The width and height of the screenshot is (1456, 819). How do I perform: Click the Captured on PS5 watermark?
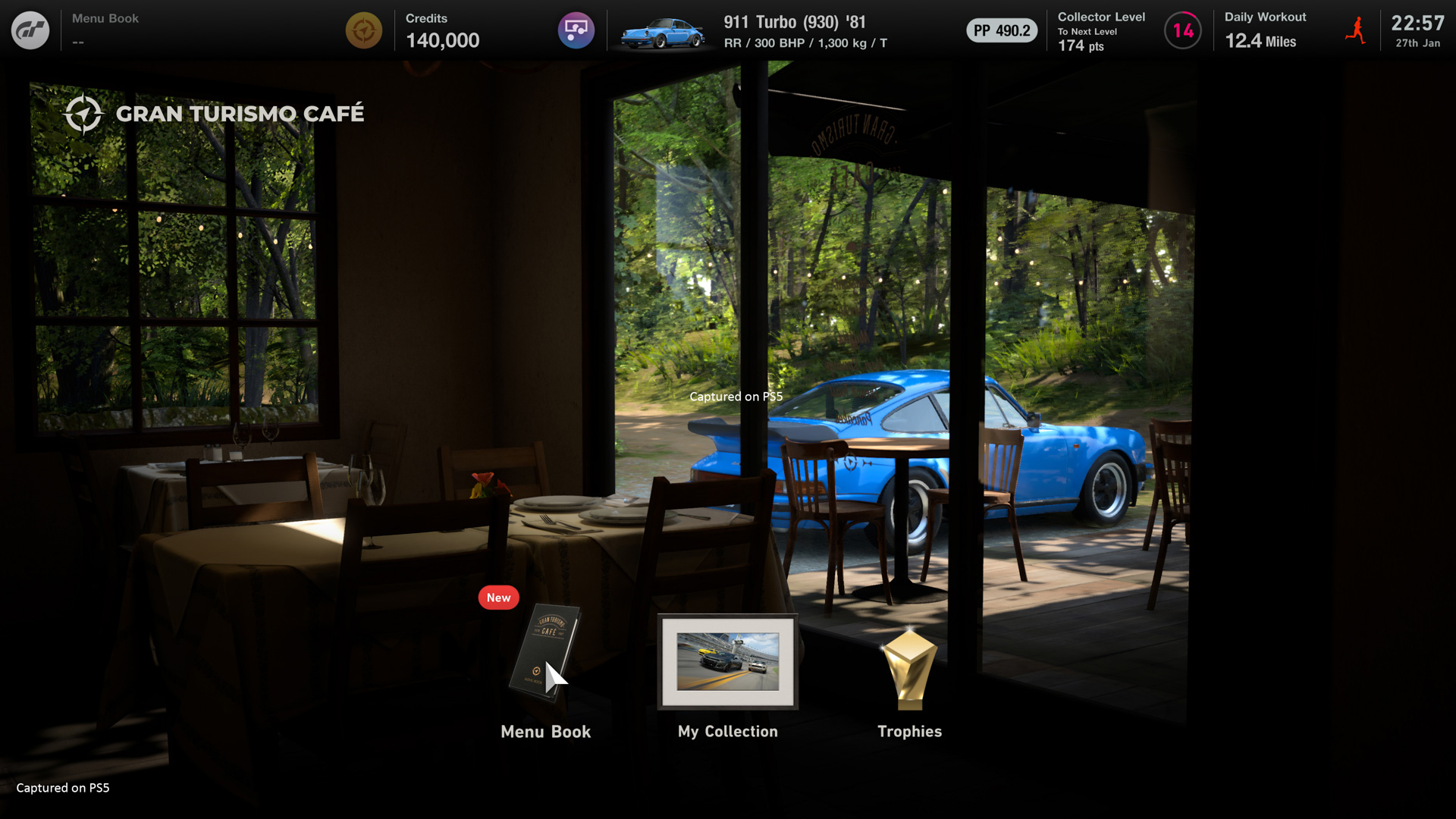(x=62, y=787)
